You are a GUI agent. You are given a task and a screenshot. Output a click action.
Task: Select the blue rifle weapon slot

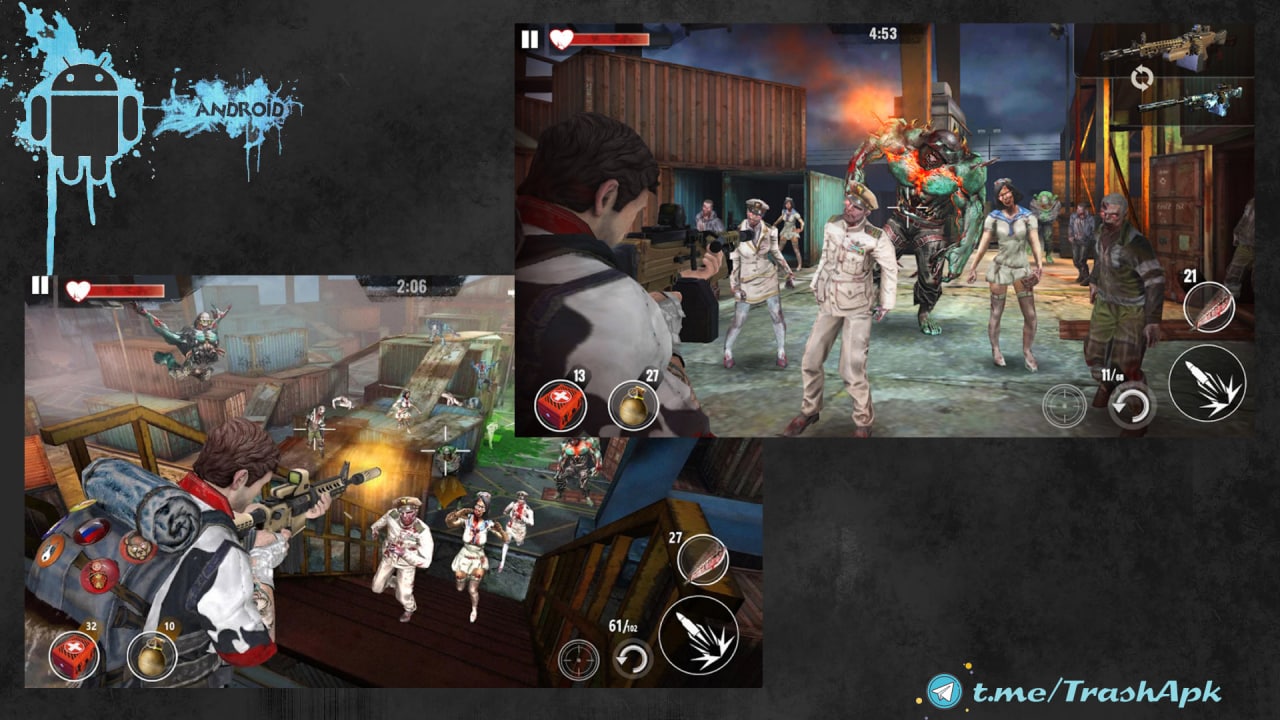pyautogui.click(x=1176, y=100)
